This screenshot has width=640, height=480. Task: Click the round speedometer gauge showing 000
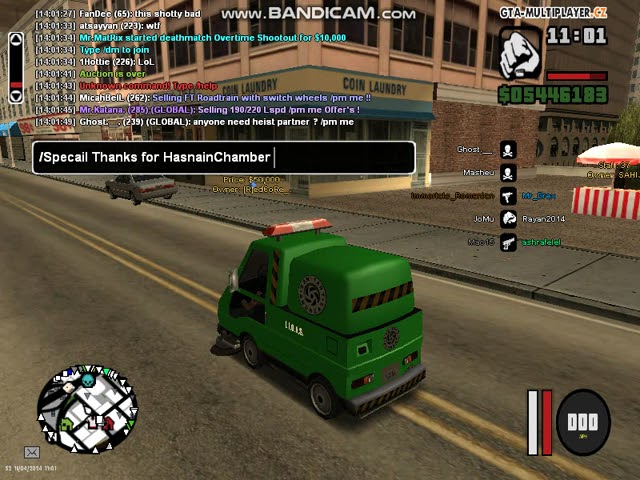(x=582, y=421)
